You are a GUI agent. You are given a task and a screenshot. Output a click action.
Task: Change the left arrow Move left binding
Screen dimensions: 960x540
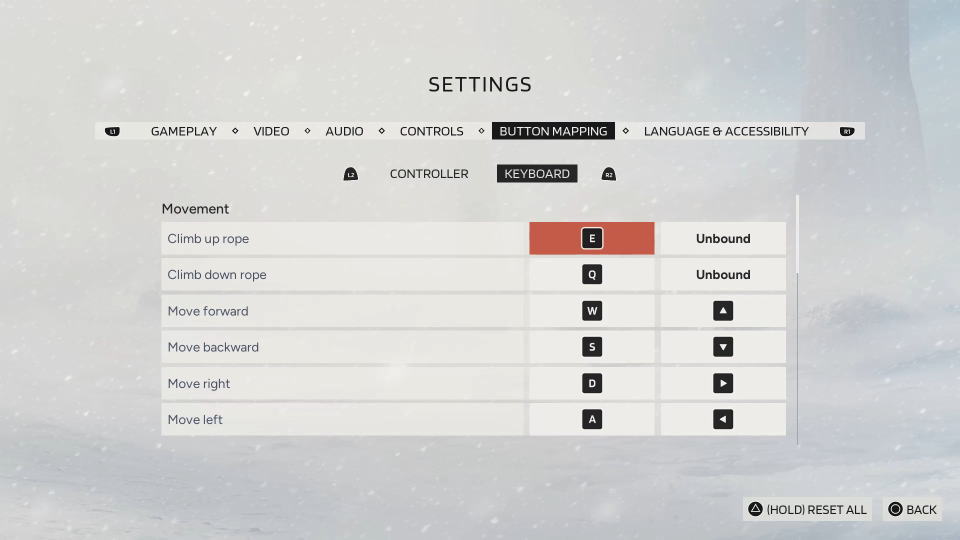(x=723, y=420)
